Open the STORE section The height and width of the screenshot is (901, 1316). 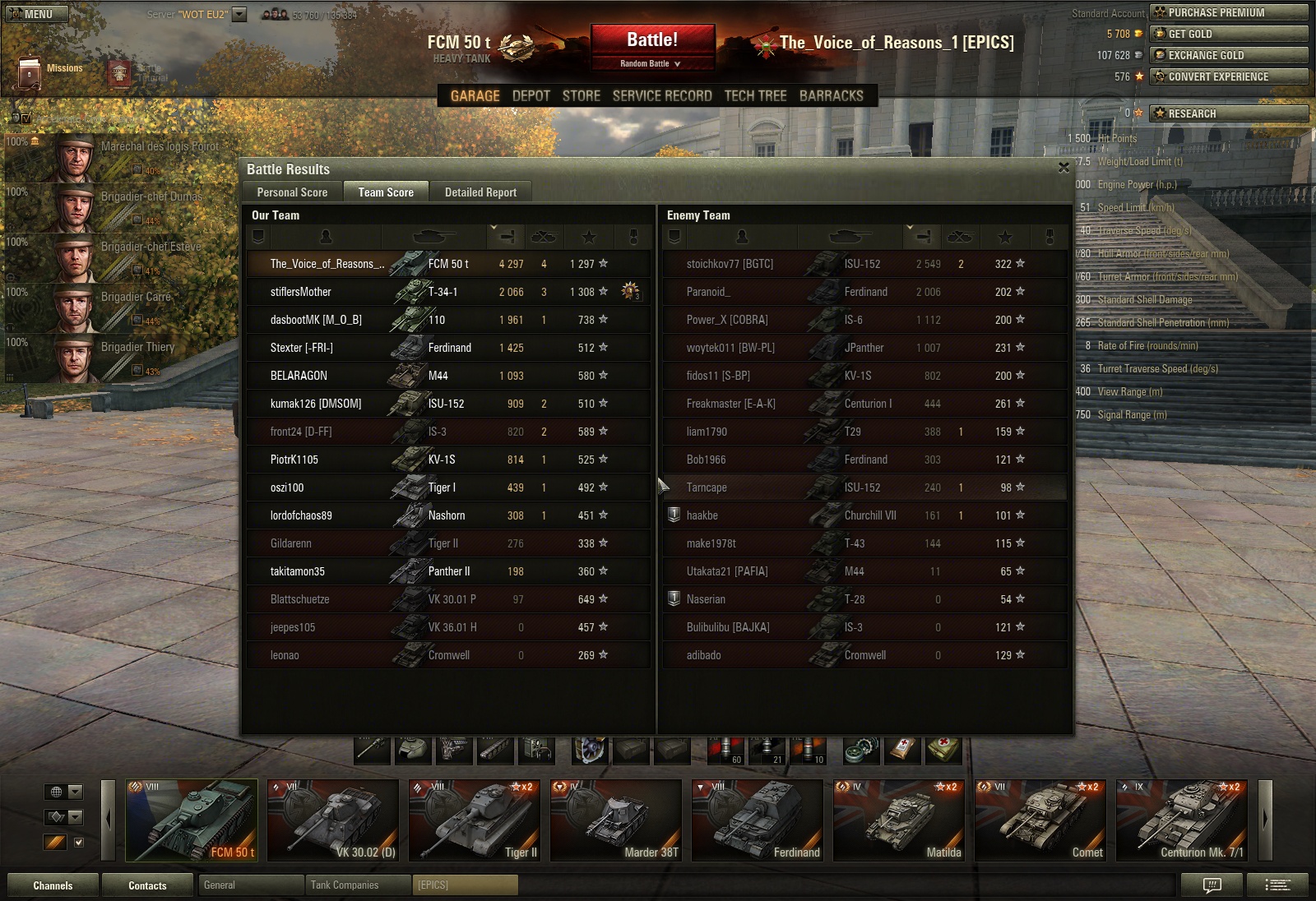(581, 96)
